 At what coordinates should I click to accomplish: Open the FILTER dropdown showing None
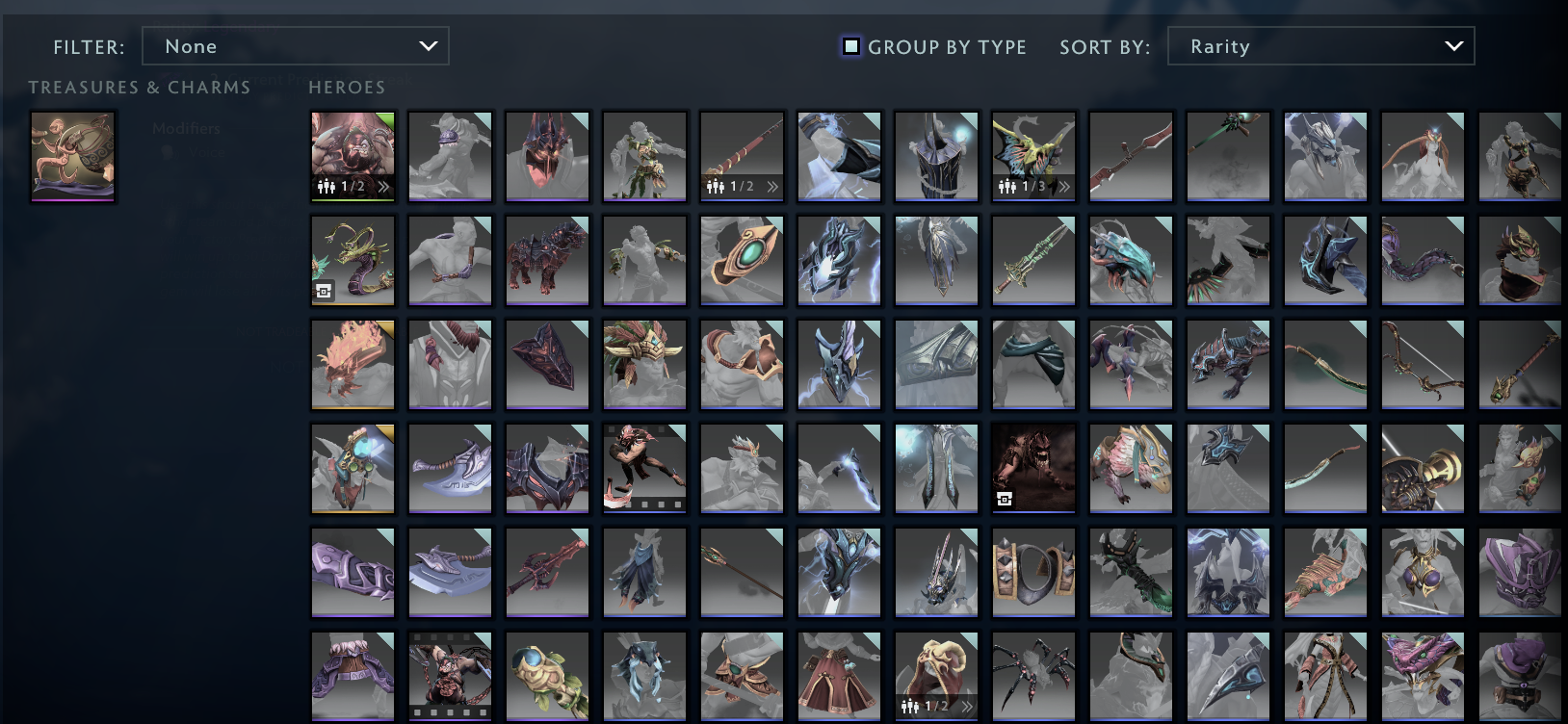(x=295, y=45)
